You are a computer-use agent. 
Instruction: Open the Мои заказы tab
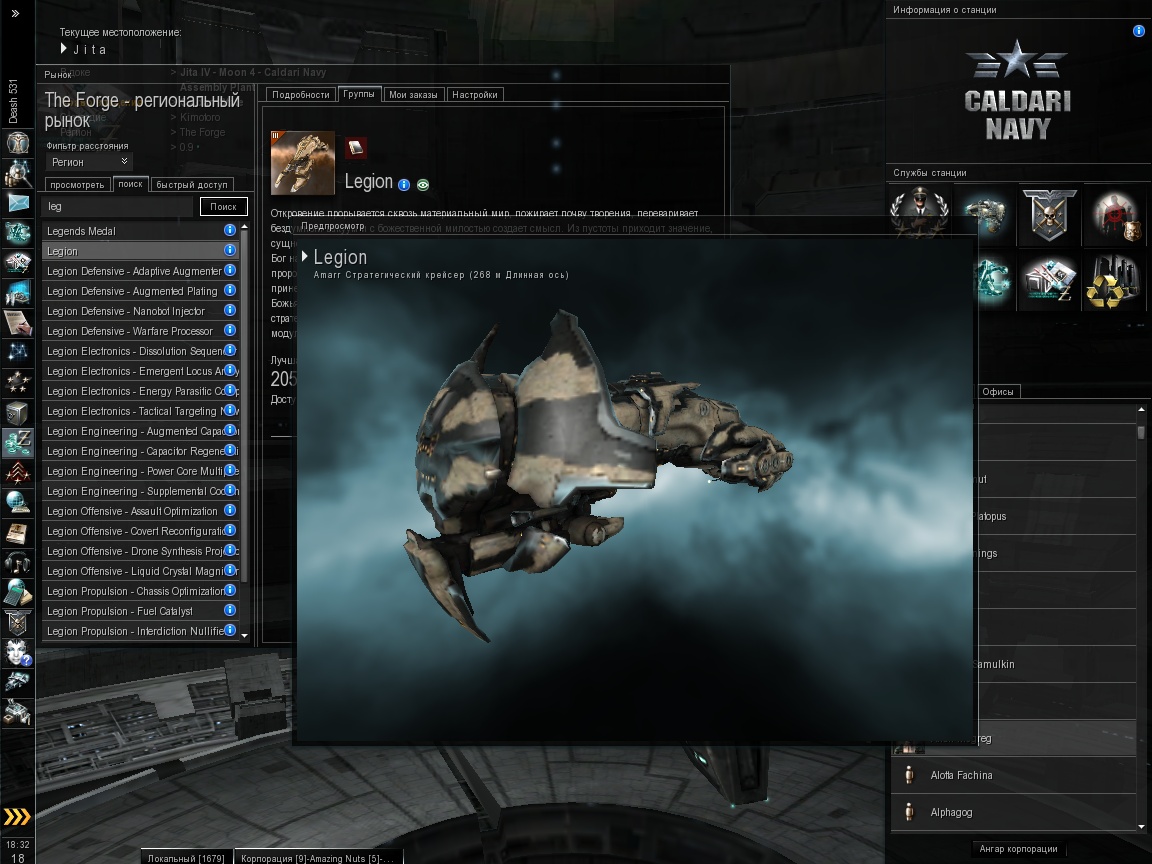pyautogui.click(x=413, y=95)
